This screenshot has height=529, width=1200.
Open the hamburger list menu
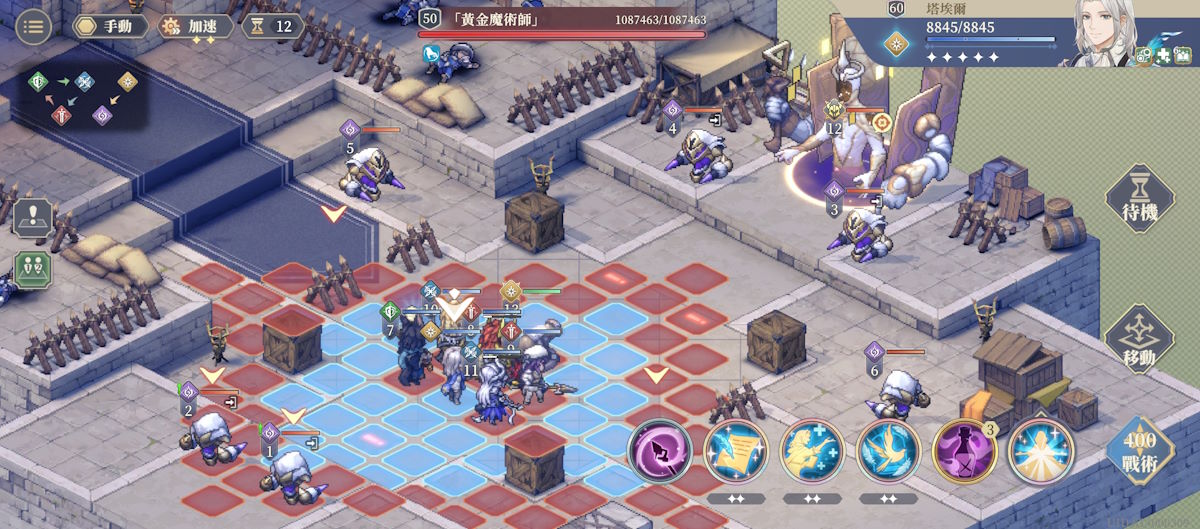coord(34,26)
